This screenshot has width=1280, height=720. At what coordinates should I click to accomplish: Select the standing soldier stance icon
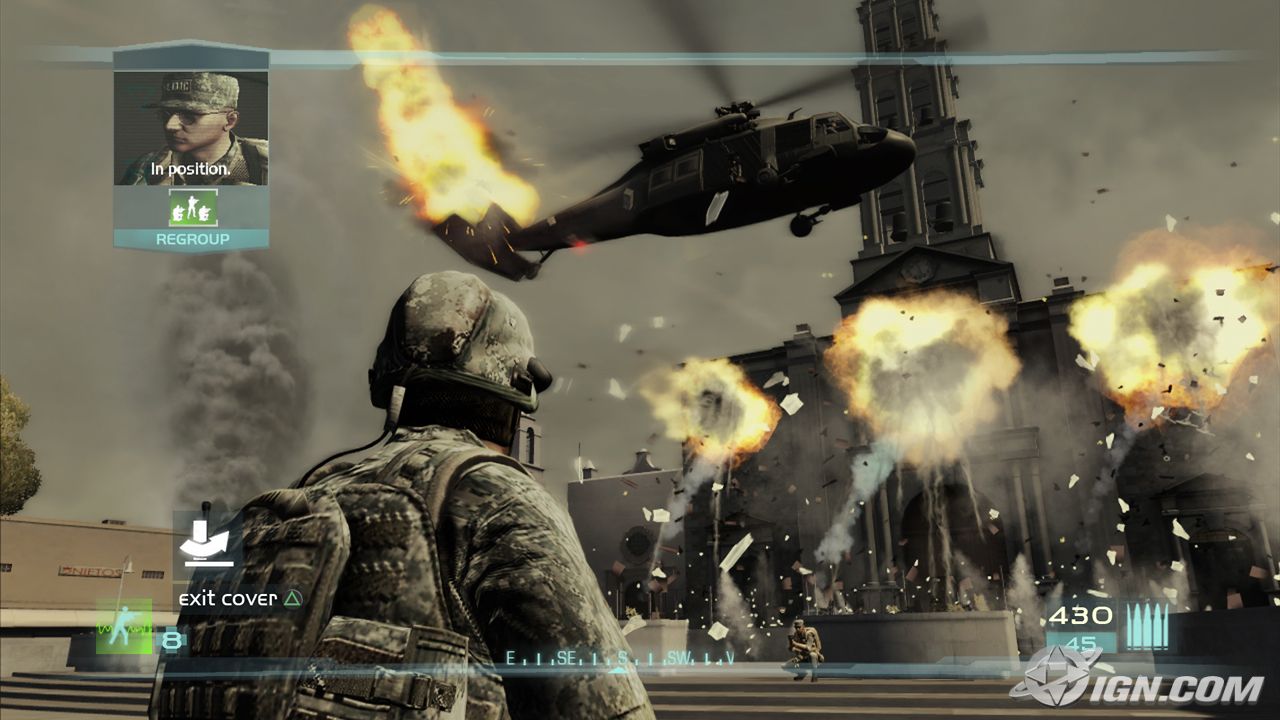[124, 627]
